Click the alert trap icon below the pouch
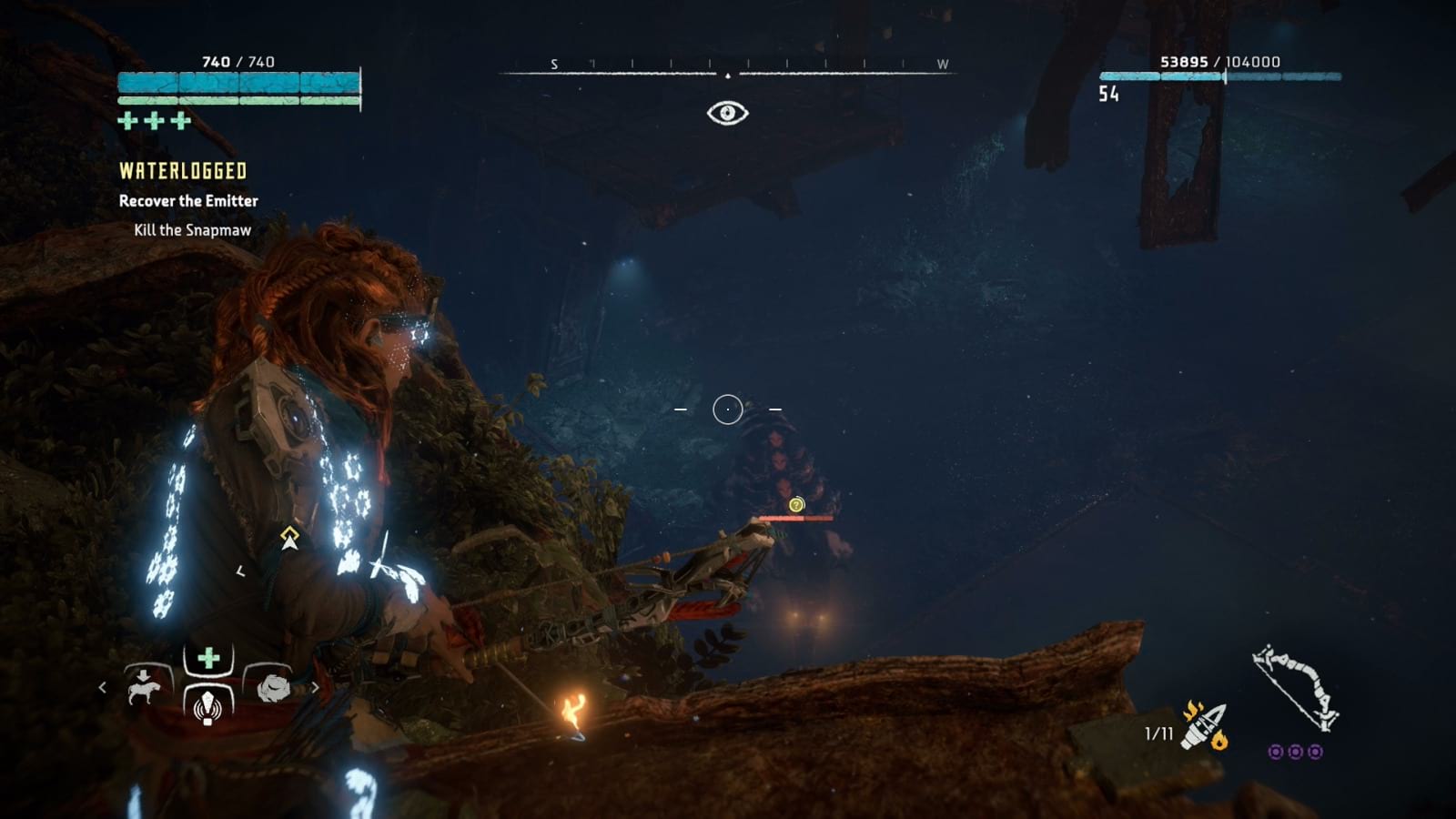 [x=208, y=708]
